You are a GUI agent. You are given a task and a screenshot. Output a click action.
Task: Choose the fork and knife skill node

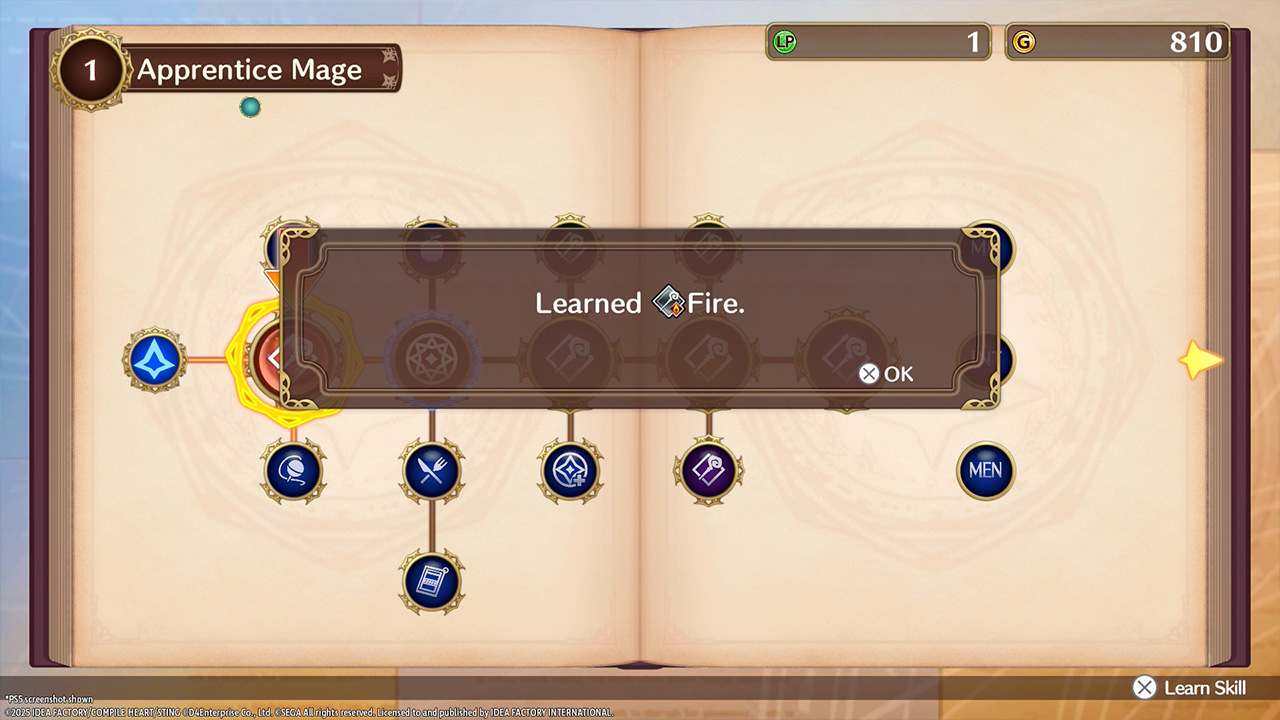432,470
